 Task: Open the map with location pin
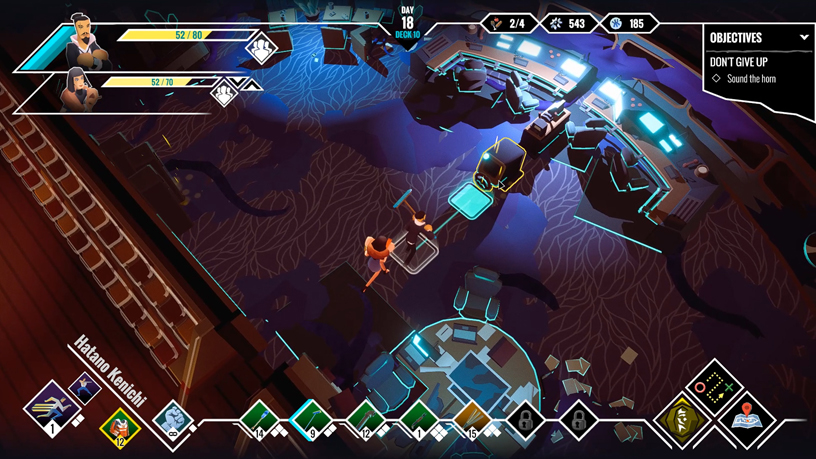(746, 419)
